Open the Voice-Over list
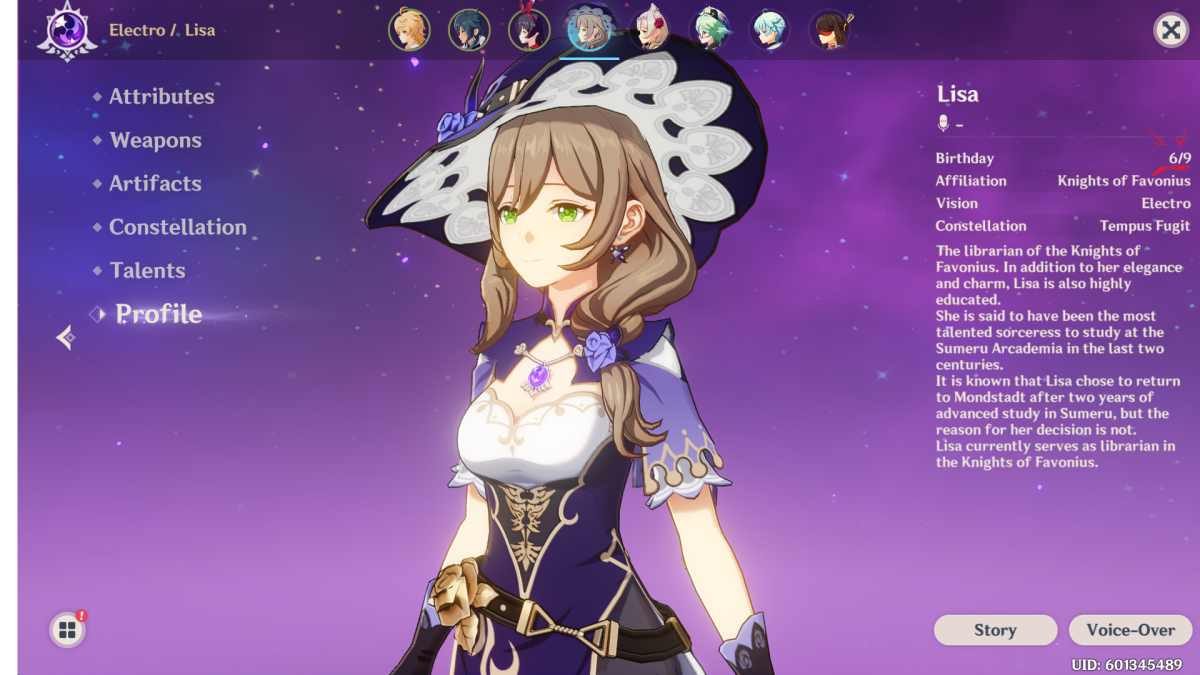This screenshot has width=1200, height=675. [1130, 630]
